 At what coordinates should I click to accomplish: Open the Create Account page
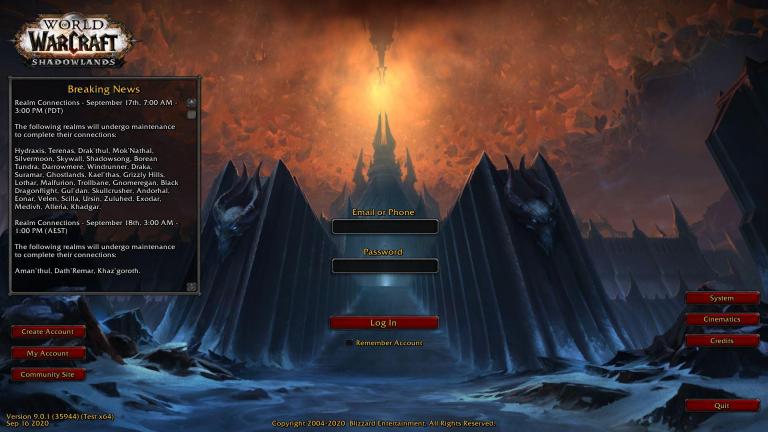click(48, 331)
